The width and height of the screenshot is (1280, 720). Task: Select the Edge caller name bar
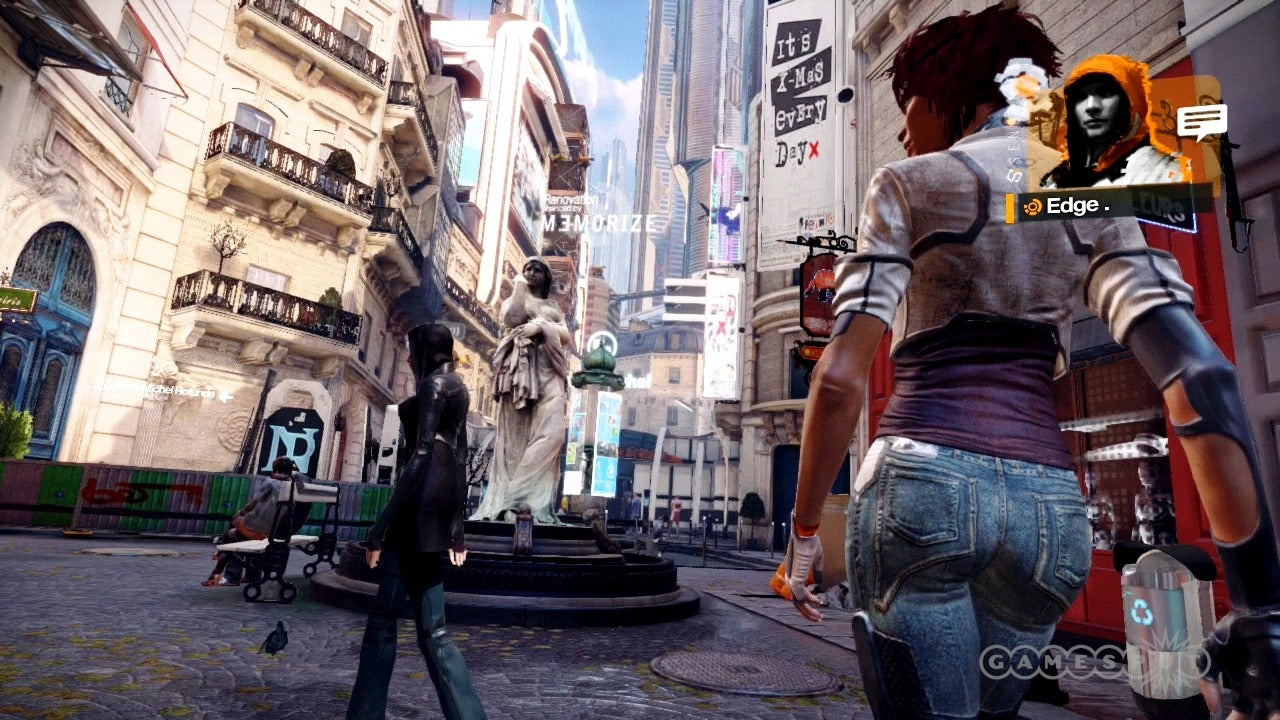(1110, 207)
